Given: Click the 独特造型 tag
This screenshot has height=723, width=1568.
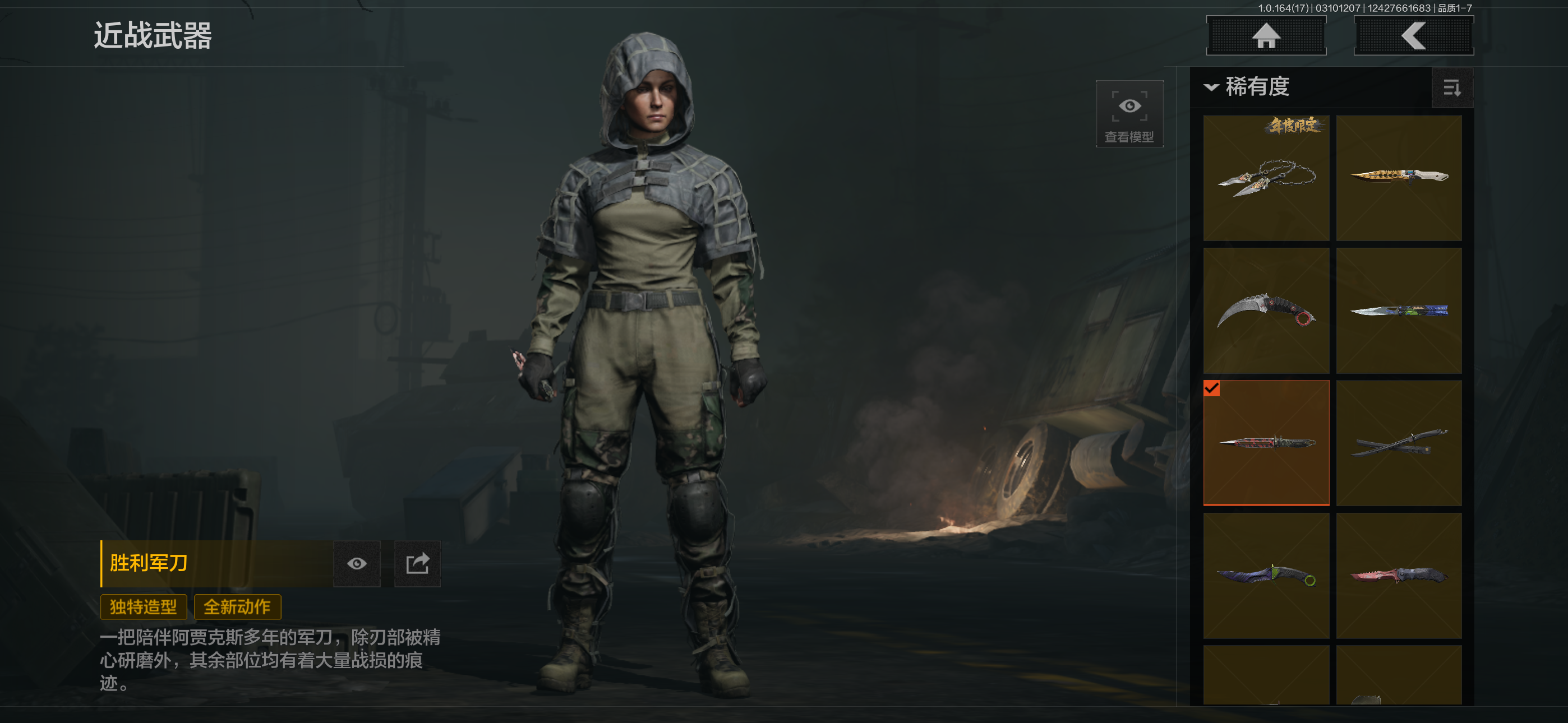Looking at the screenshot, I should 143,607.
